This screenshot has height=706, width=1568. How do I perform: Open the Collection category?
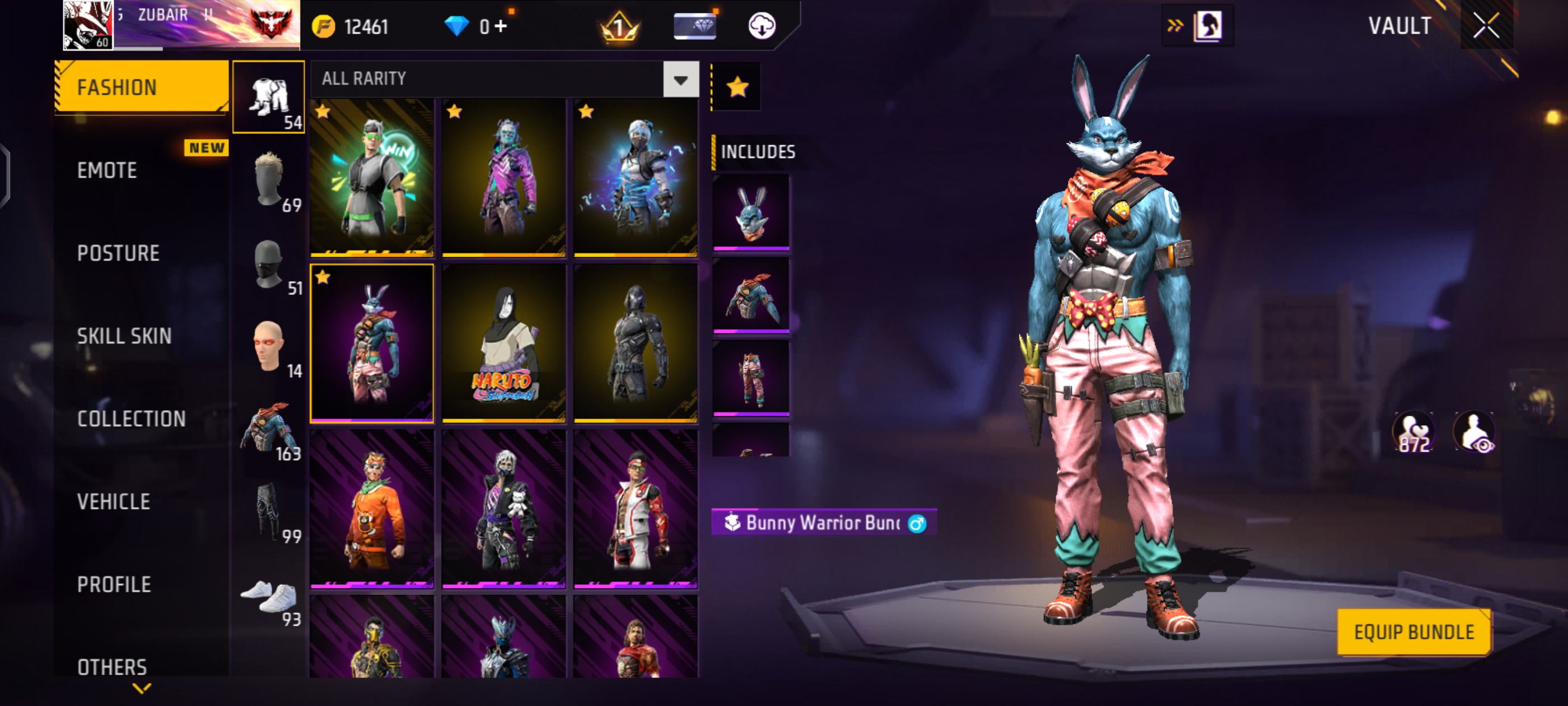tap(132, 419)
